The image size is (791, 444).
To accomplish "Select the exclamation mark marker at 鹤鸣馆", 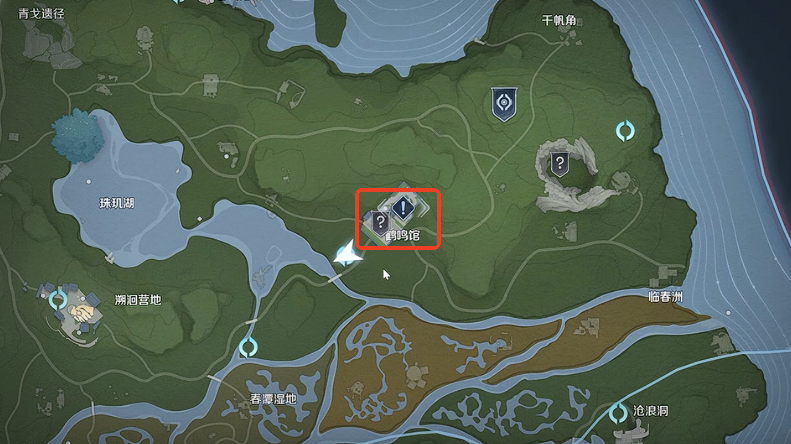I will (x=402, y=208).
